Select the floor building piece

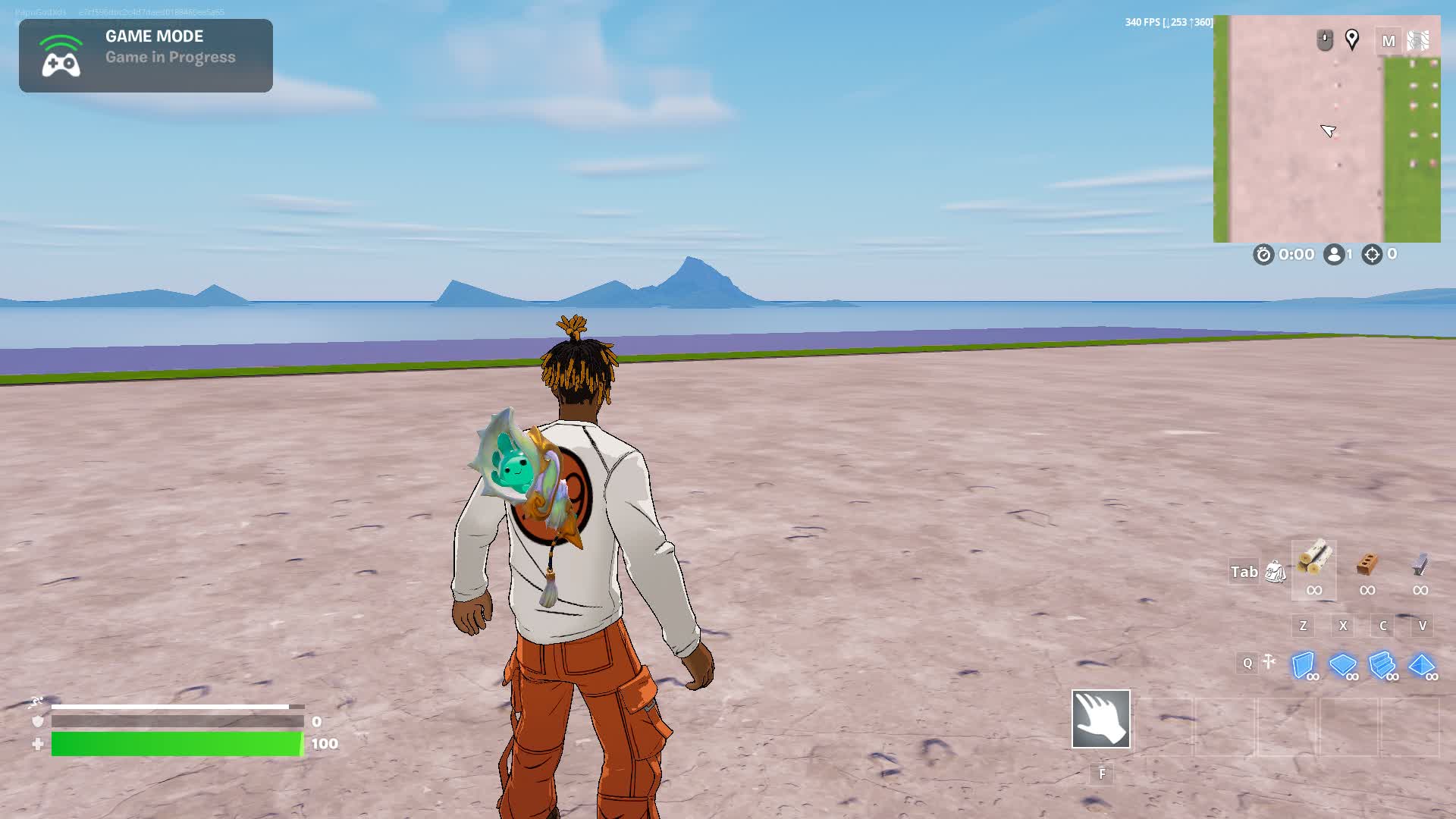(x=1342, y=665)
